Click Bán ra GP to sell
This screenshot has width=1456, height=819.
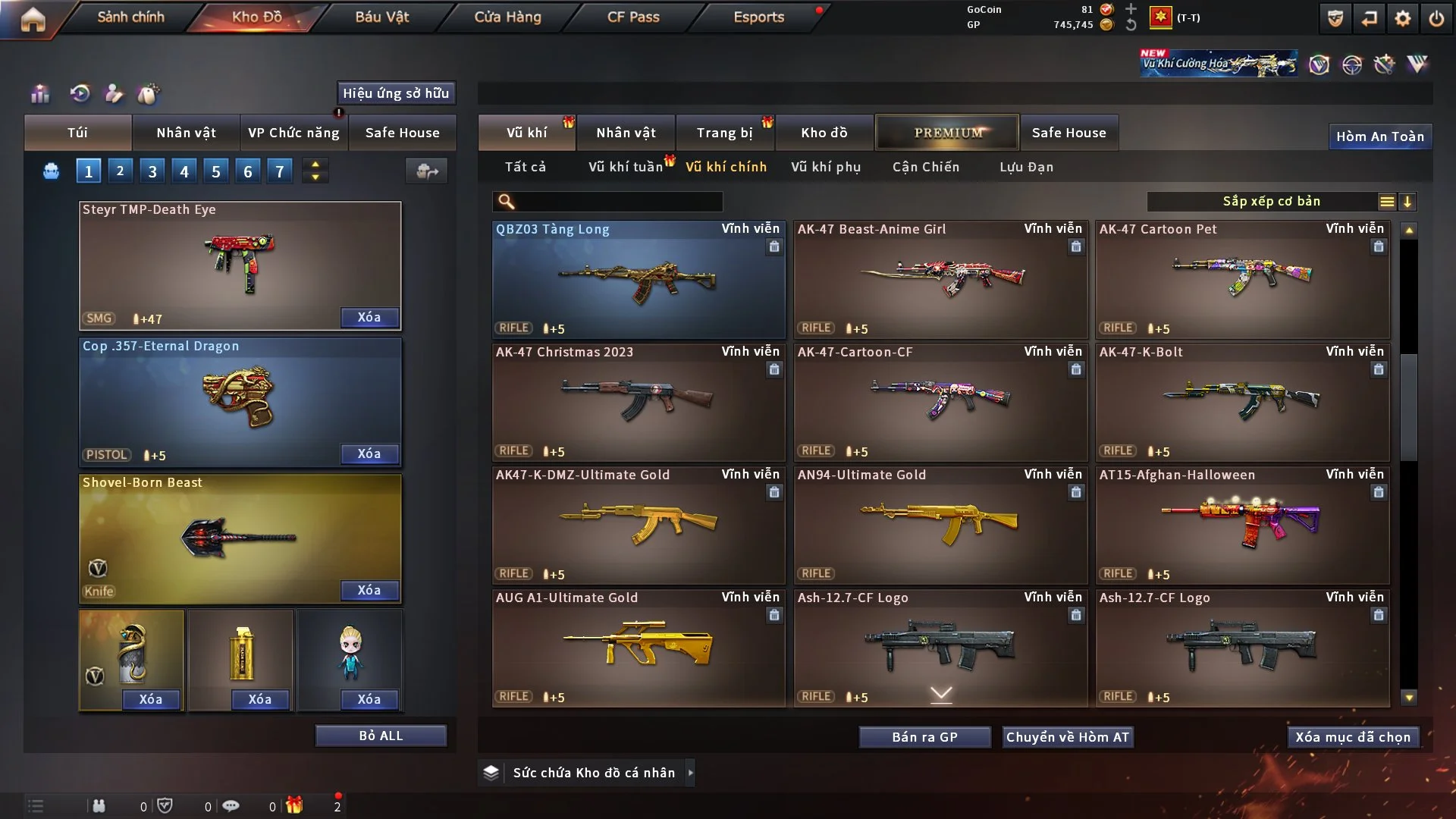pos(924,737)
